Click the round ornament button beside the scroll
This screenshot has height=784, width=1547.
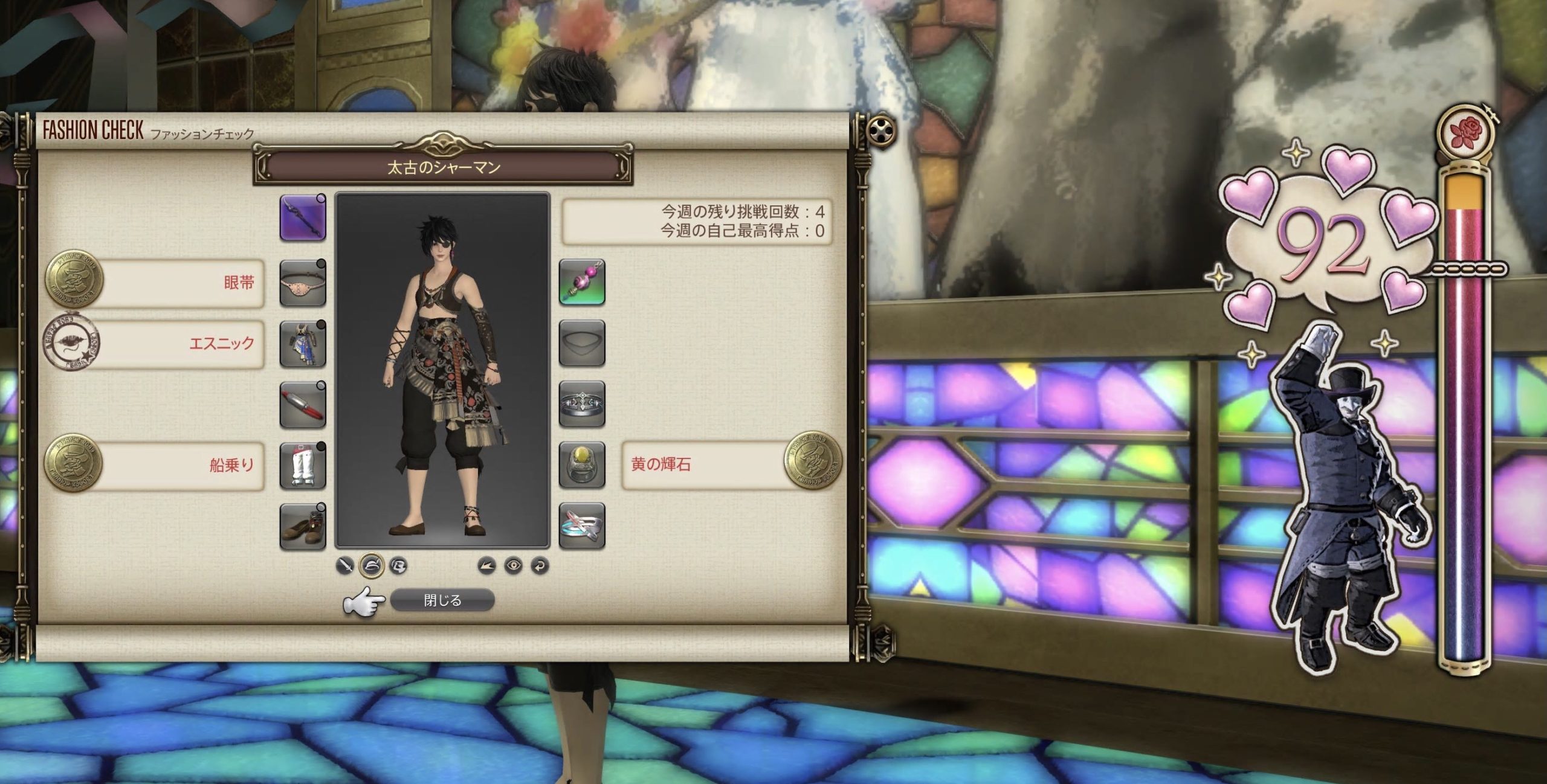click(882, 130)
